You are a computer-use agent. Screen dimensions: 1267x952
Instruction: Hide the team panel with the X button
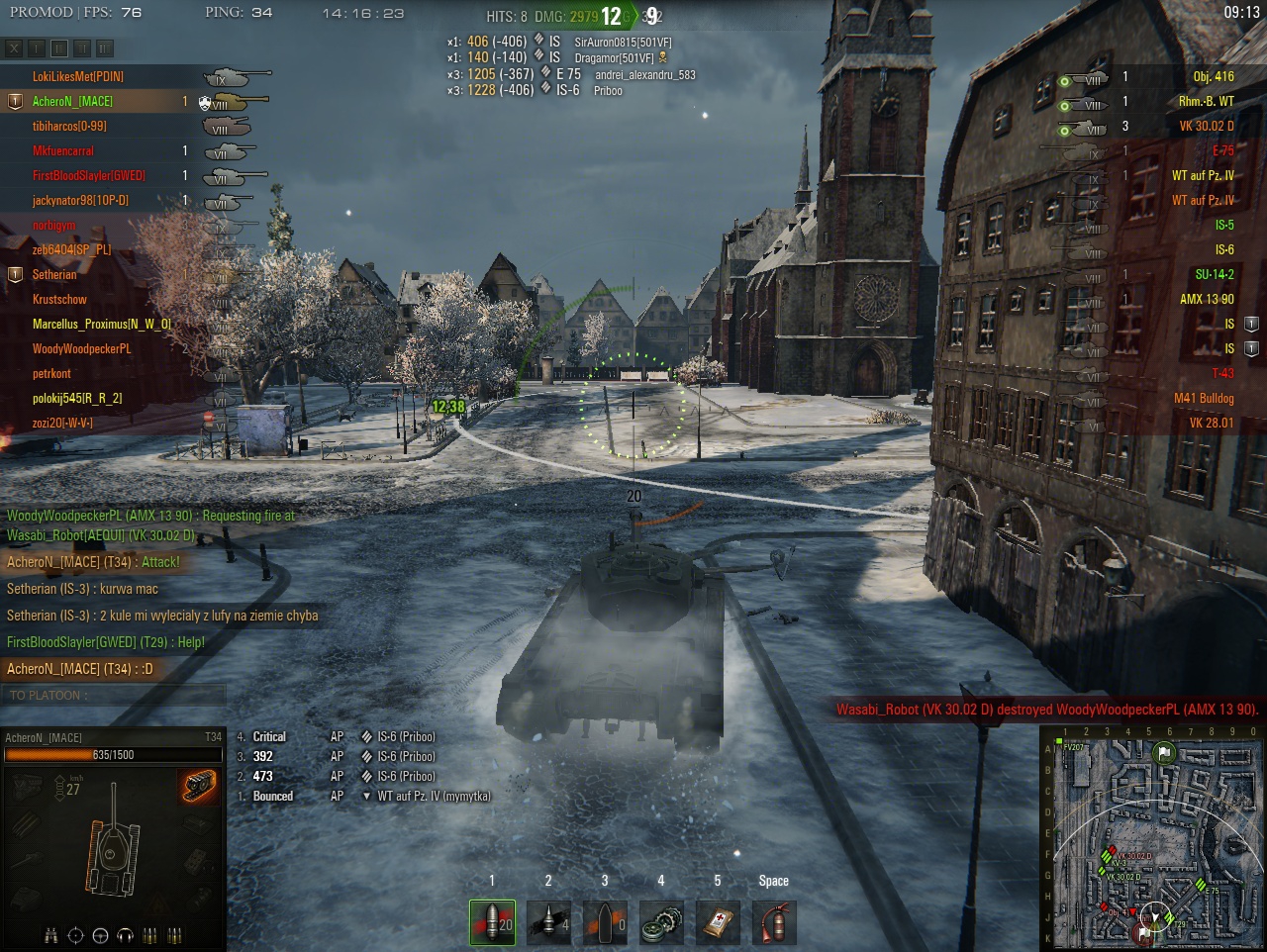[14, 48]
